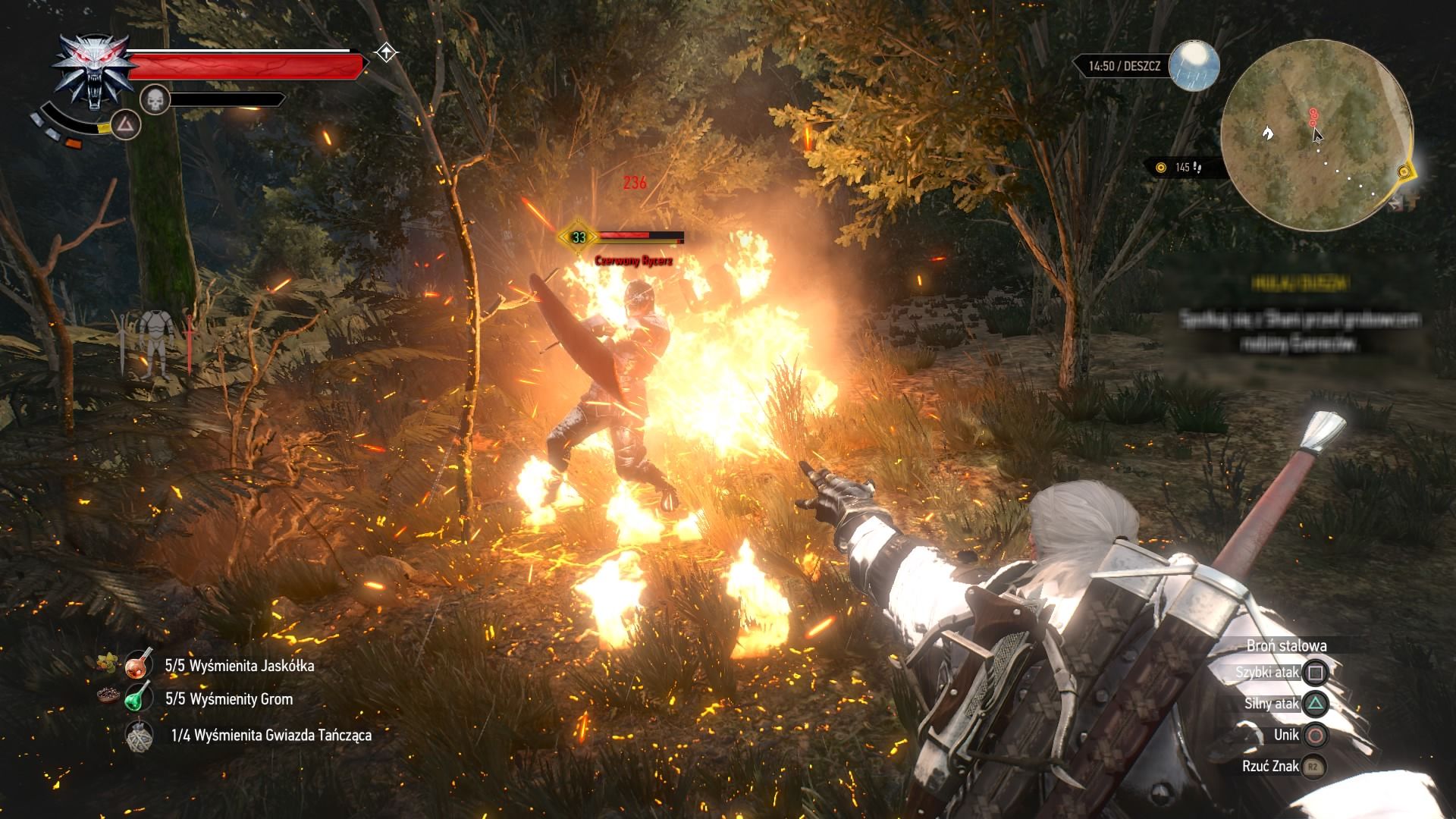Choose the Wyśmienita Gwiazda Tańcząca bomb slot
This screenshot has height=819, width=1456.
[x=139, y=734]
